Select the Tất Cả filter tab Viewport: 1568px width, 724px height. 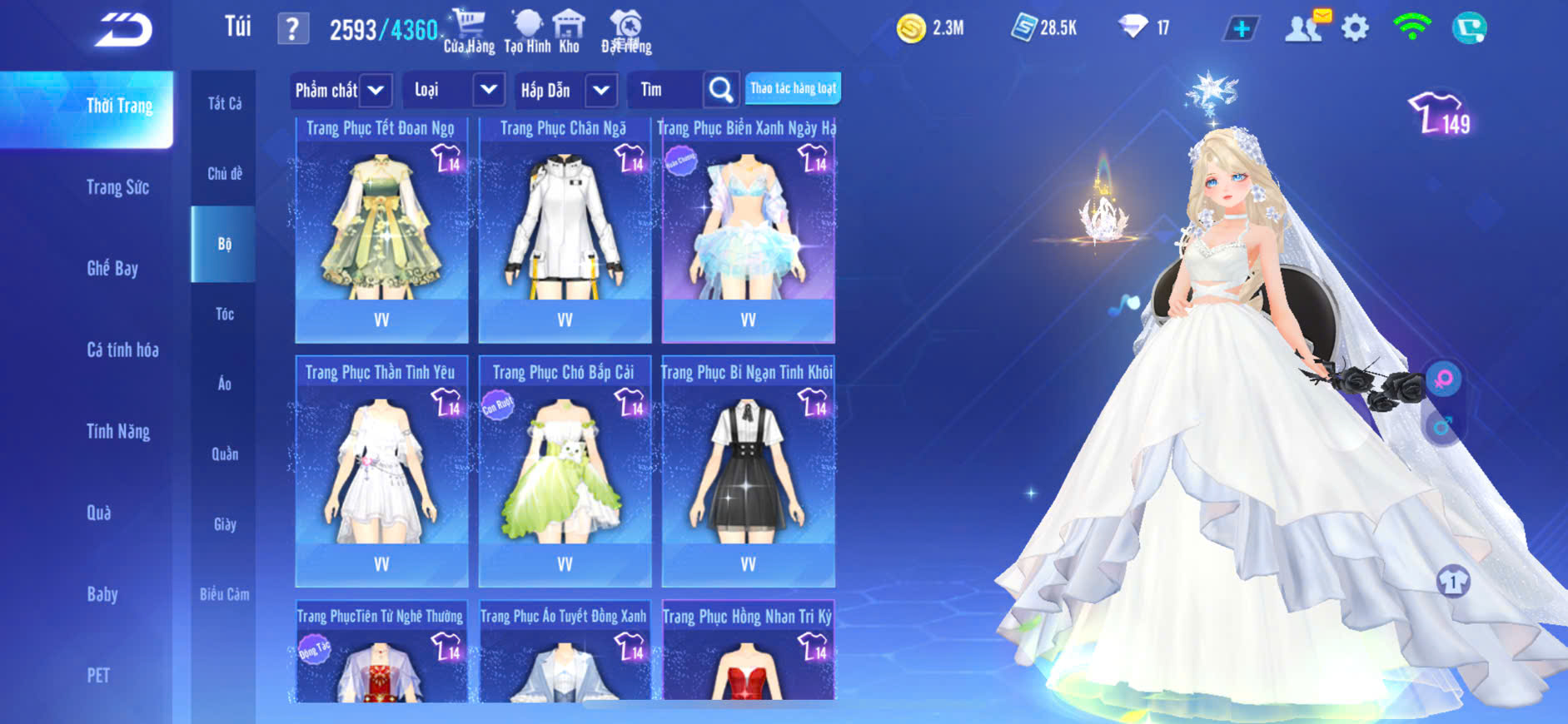point(225,103)
